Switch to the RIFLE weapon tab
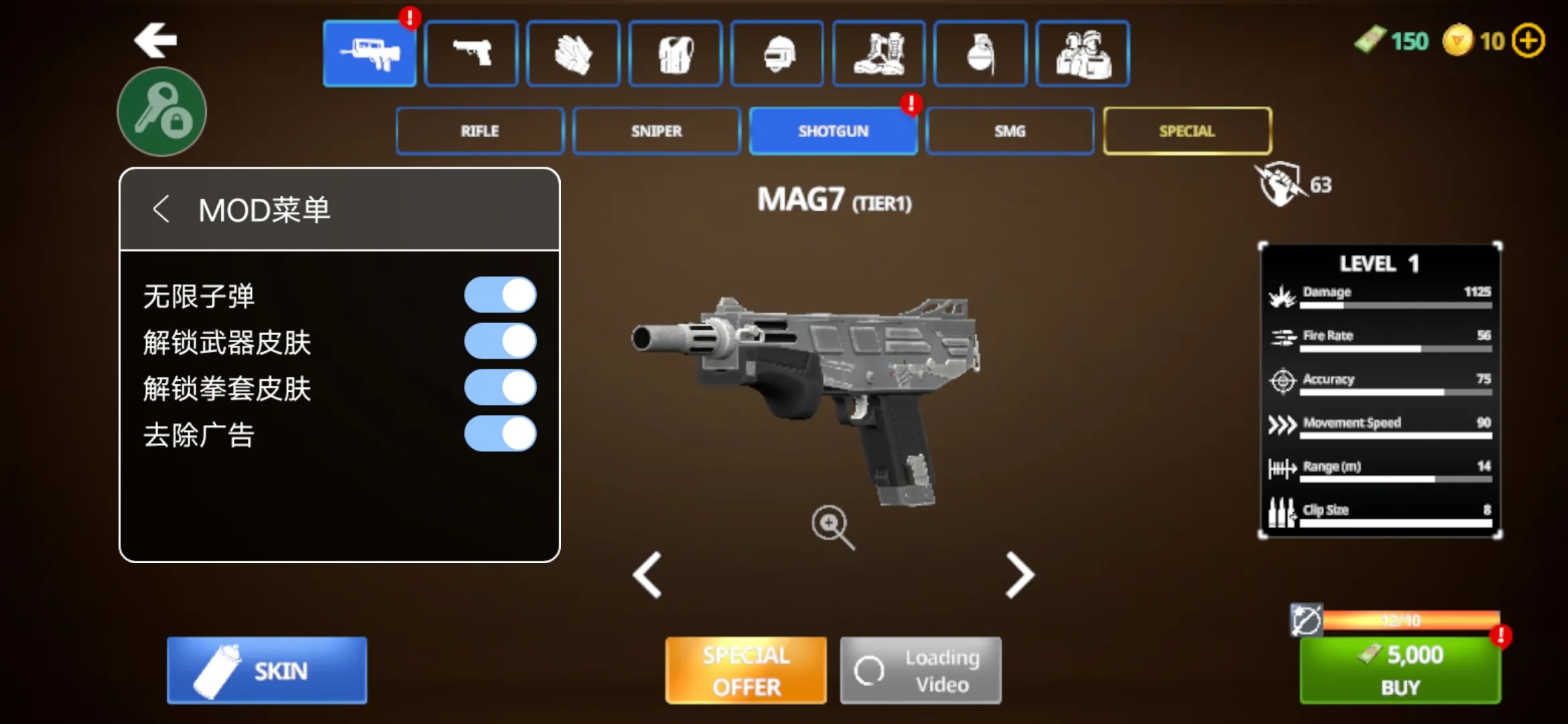The height and width of the screenshot is (724, 1568). click(480, 131)
